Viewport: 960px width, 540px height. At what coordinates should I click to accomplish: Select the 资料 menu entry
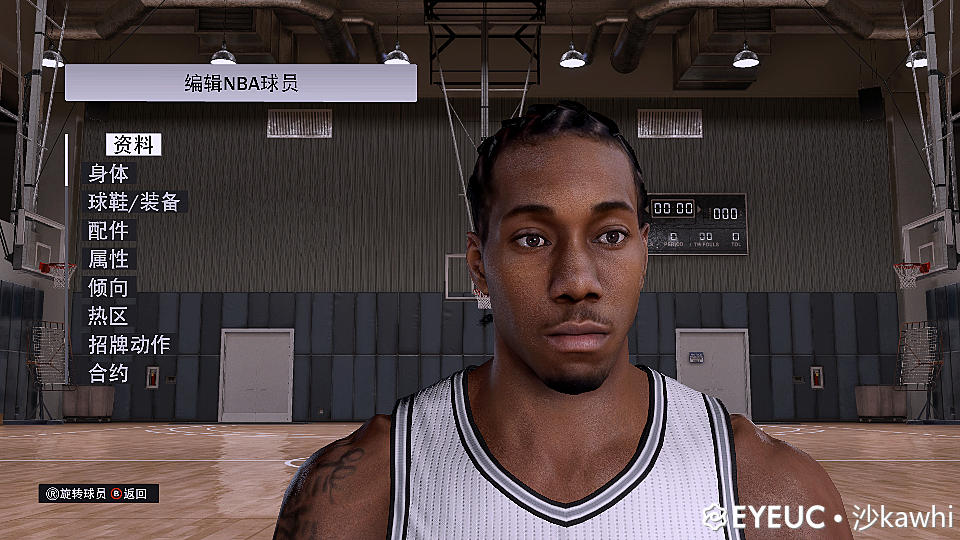(133, 144)
